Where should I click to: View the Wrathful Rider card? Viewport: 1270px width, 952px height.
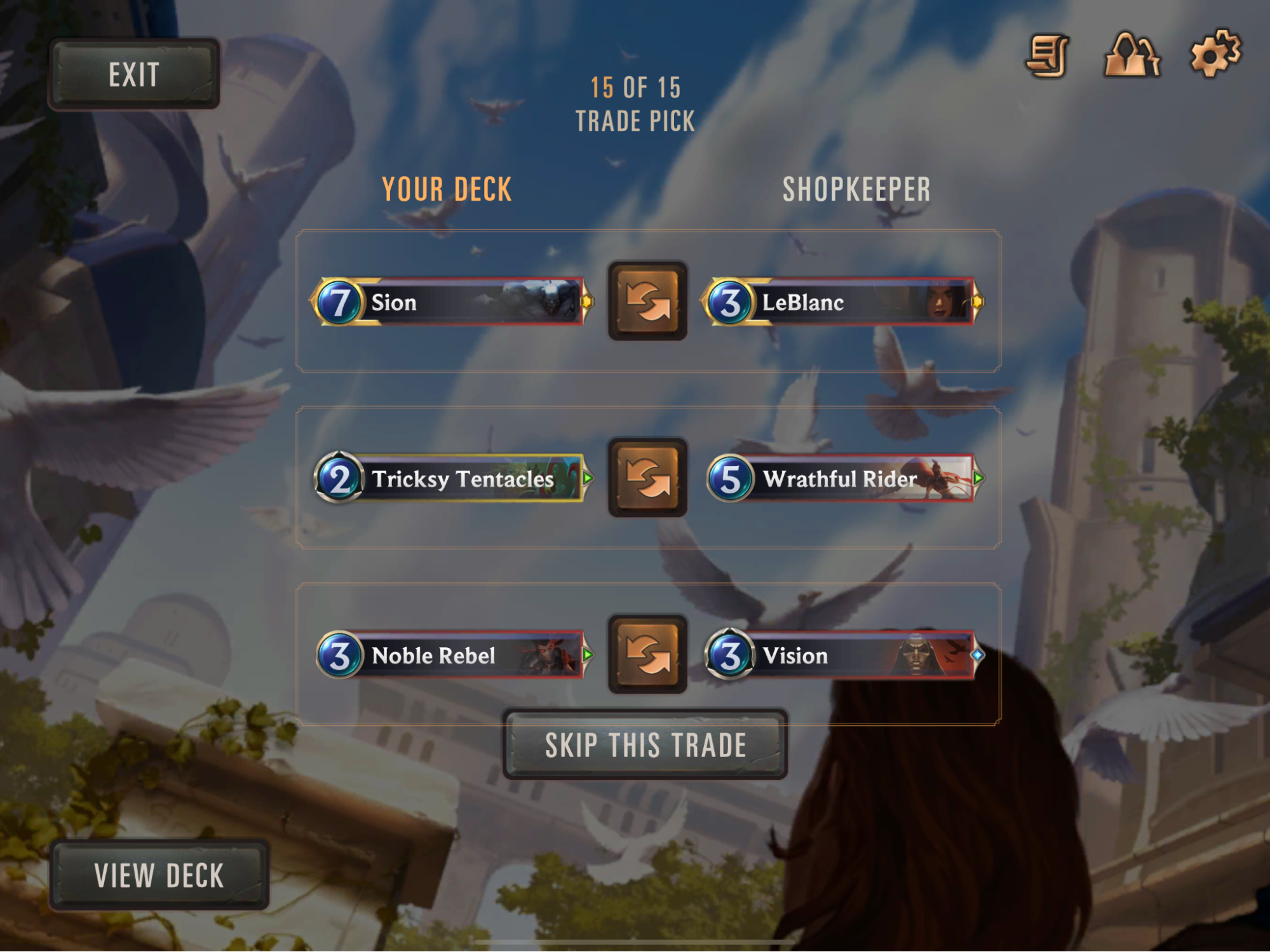(842, 478)
